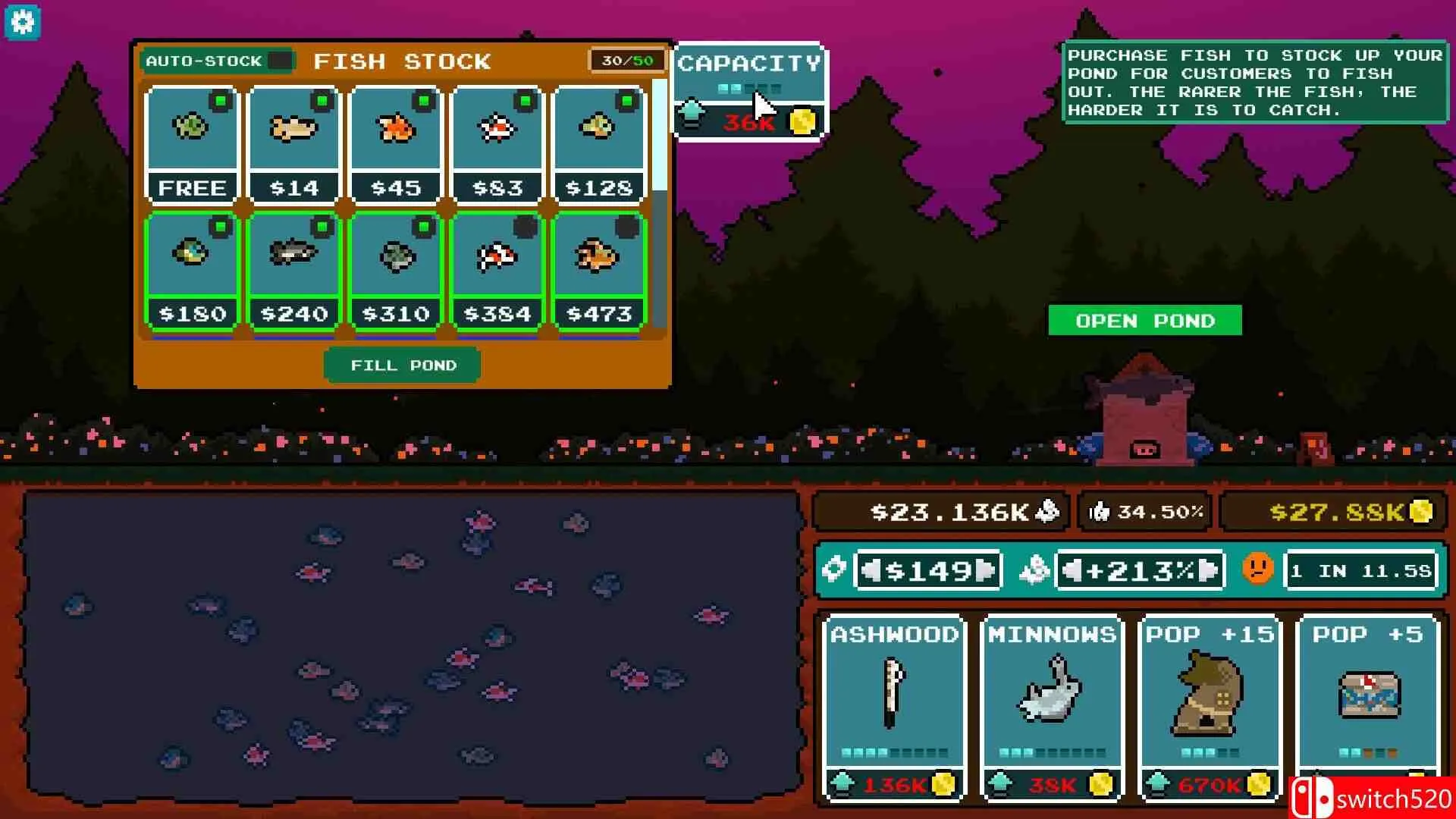The image size is (1456, 819).
Task: Open the settings gear
Action: [23, 22]
